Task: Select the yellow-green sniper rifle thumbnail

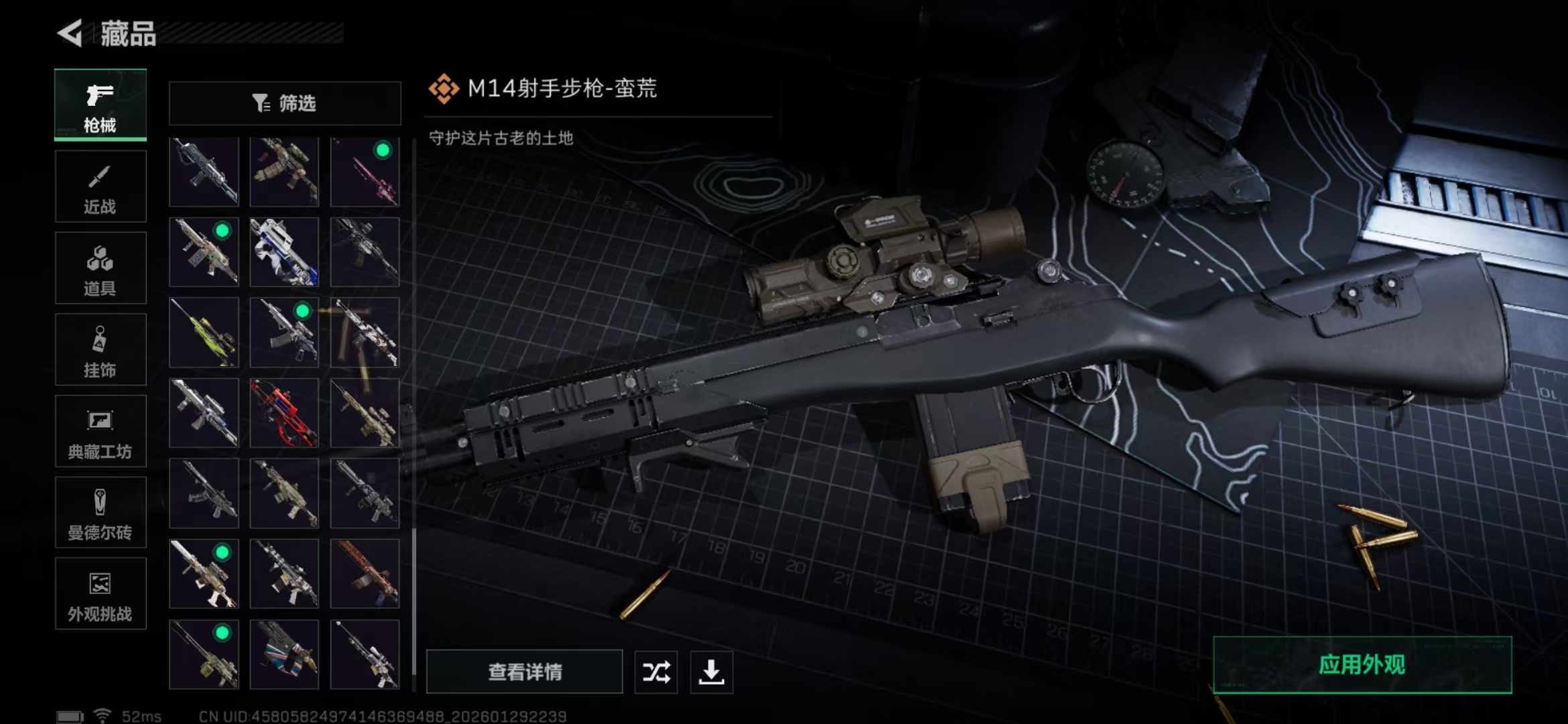Action: (204, 333)
